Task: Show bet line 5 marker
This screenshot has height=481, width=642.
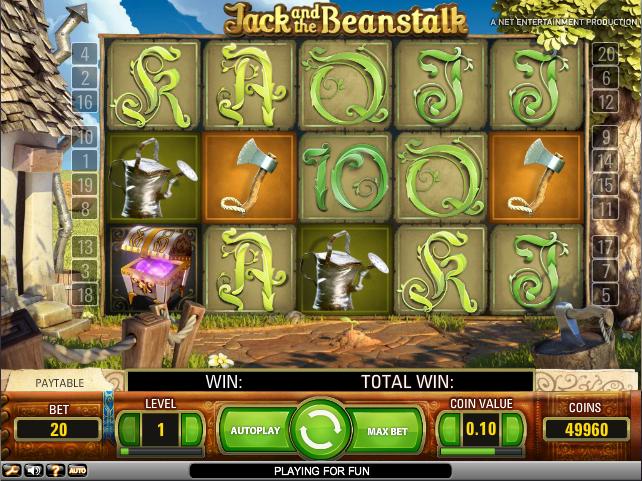Action: tap(606, 294)
